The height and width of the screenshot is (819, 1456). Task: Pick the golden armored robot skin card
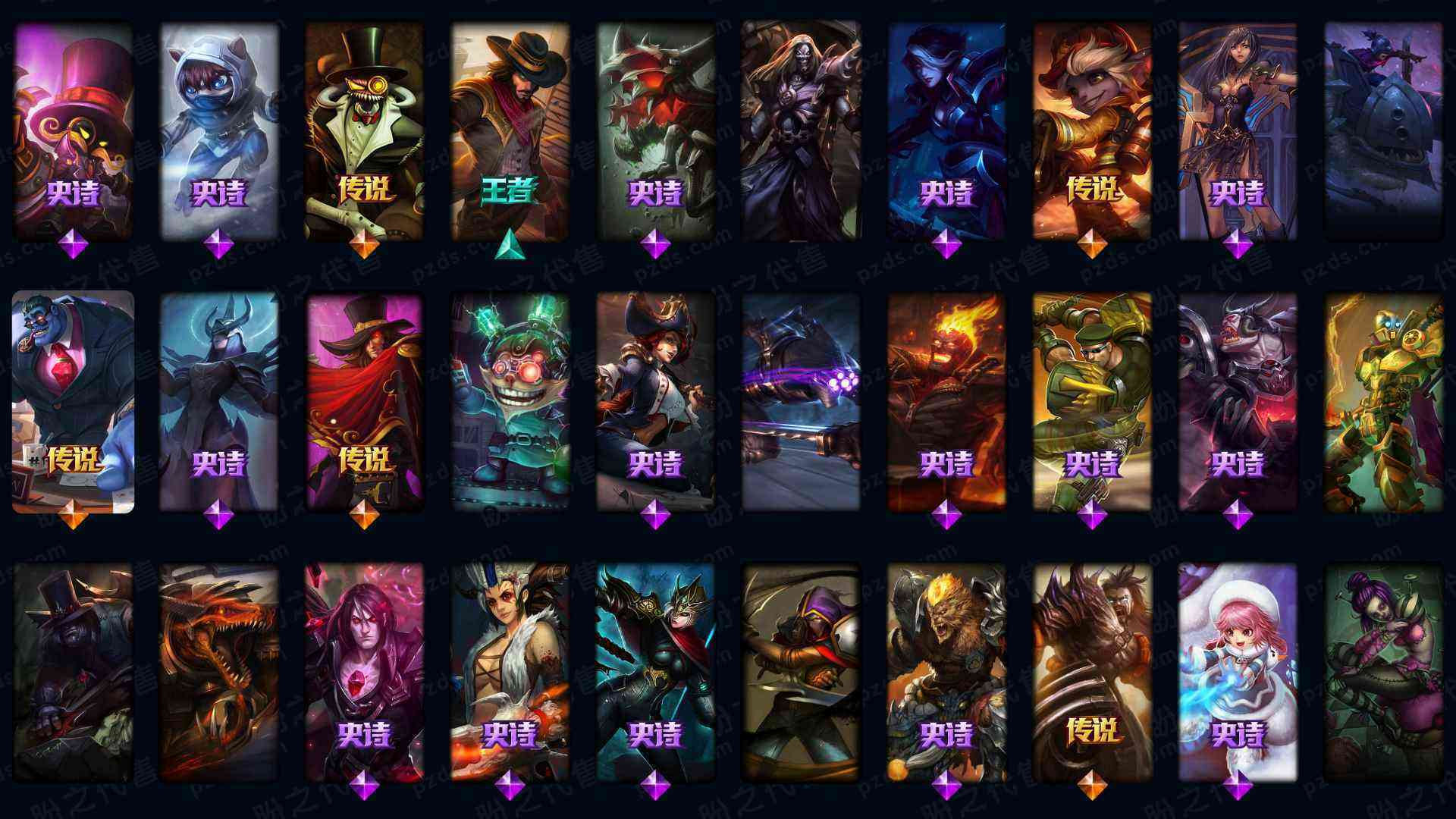point(1383,402)
